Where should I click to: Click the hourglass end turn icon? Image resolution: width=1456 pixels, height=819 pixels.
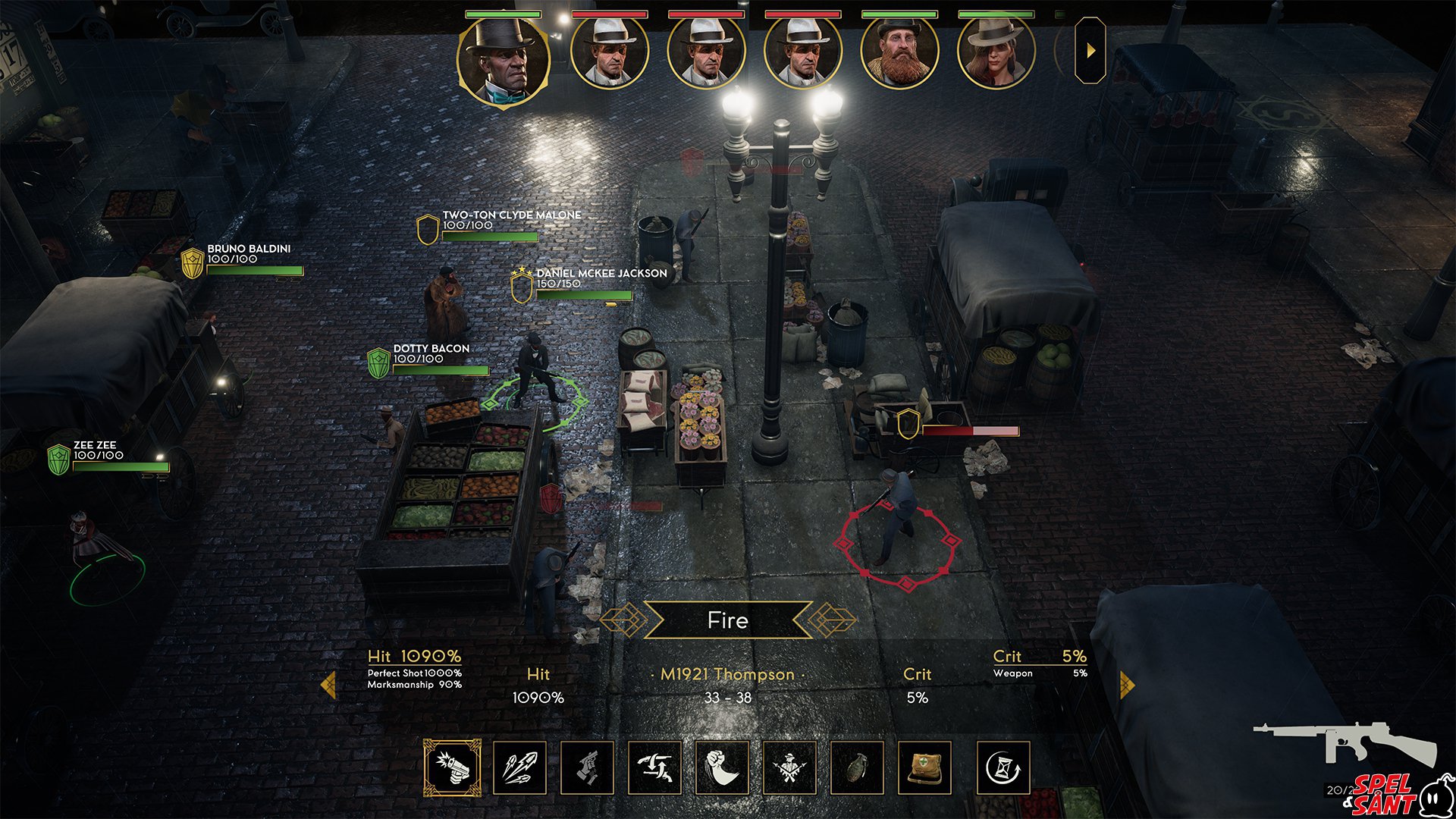(1003, 768)
